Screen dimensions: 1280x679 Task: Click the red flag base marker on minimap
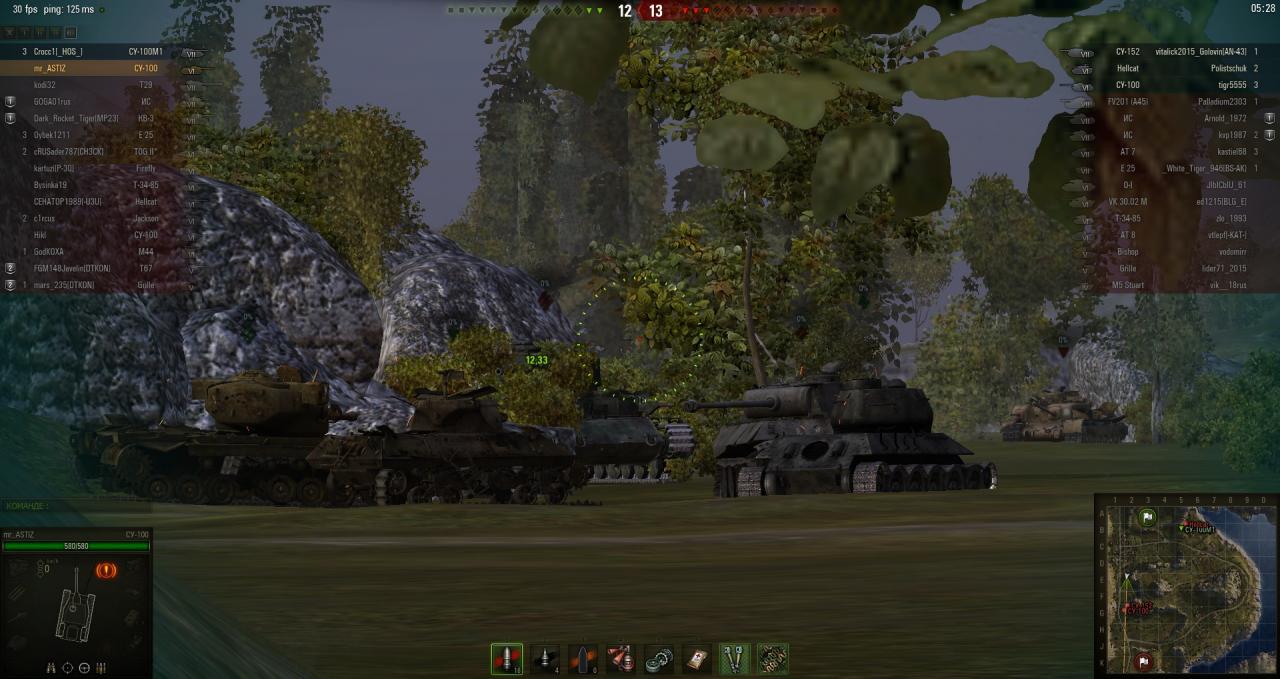click(x=1144, y=661)
